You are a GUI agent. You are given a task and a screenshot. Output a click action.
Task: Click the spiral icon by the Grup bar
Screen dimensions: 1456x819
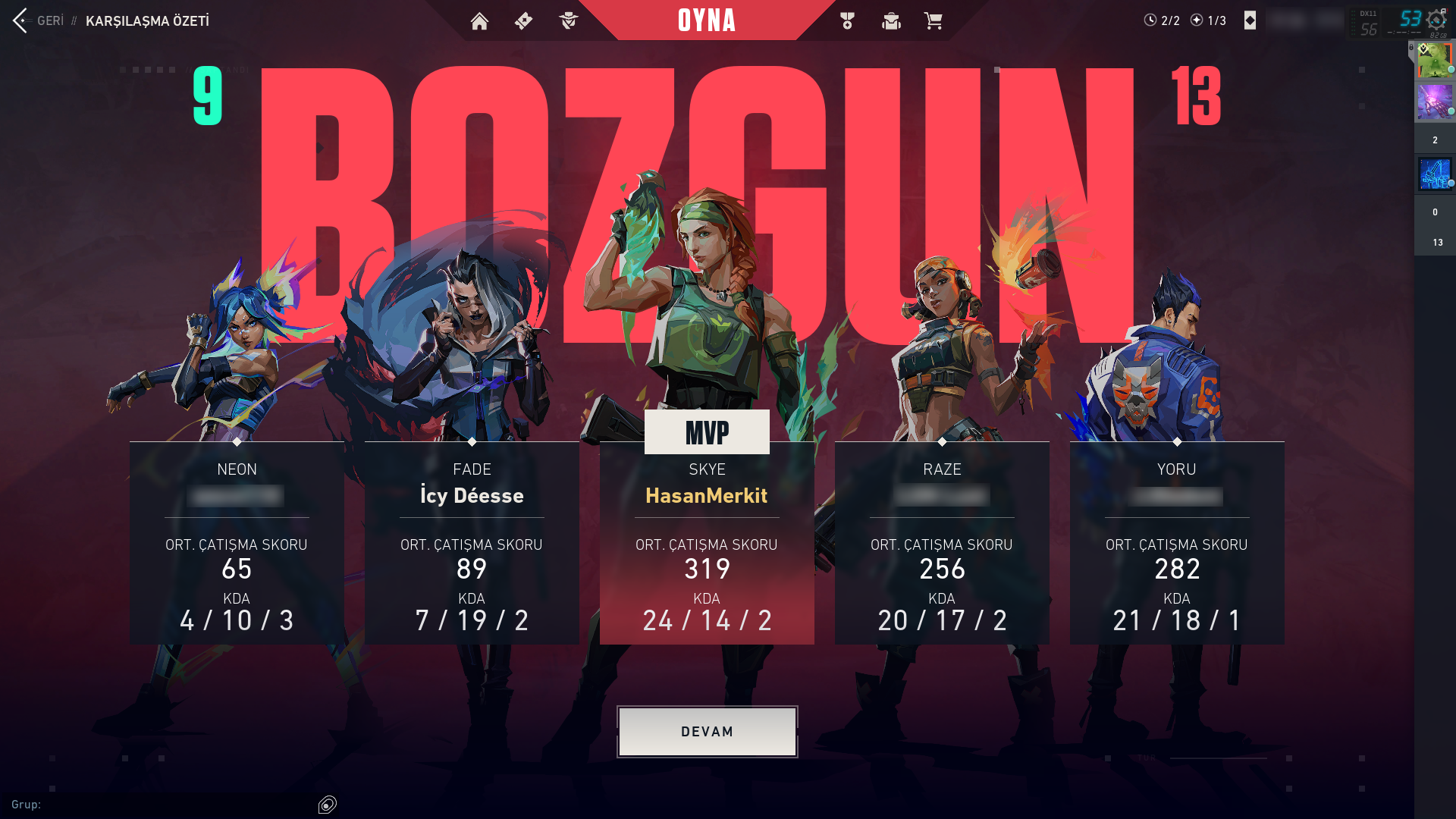coord(328,805)
